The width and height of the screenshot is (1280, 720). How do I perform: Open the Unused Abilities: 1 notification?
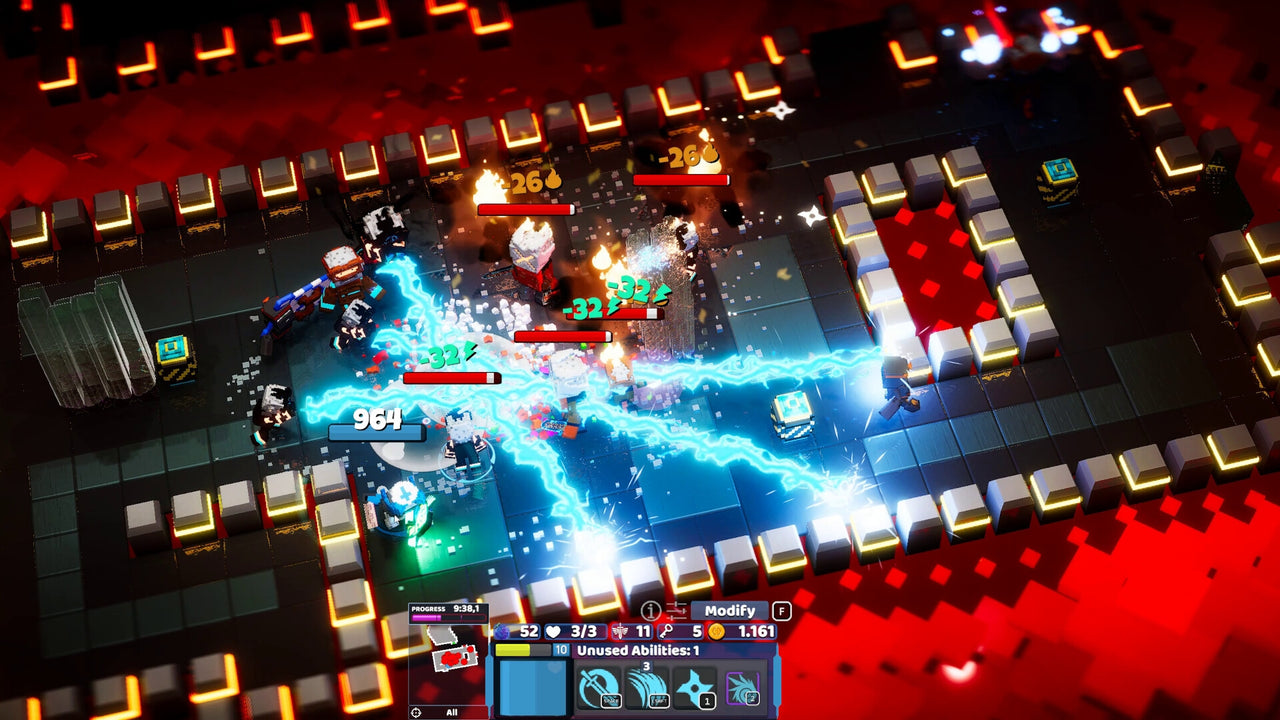coord(639,648)
